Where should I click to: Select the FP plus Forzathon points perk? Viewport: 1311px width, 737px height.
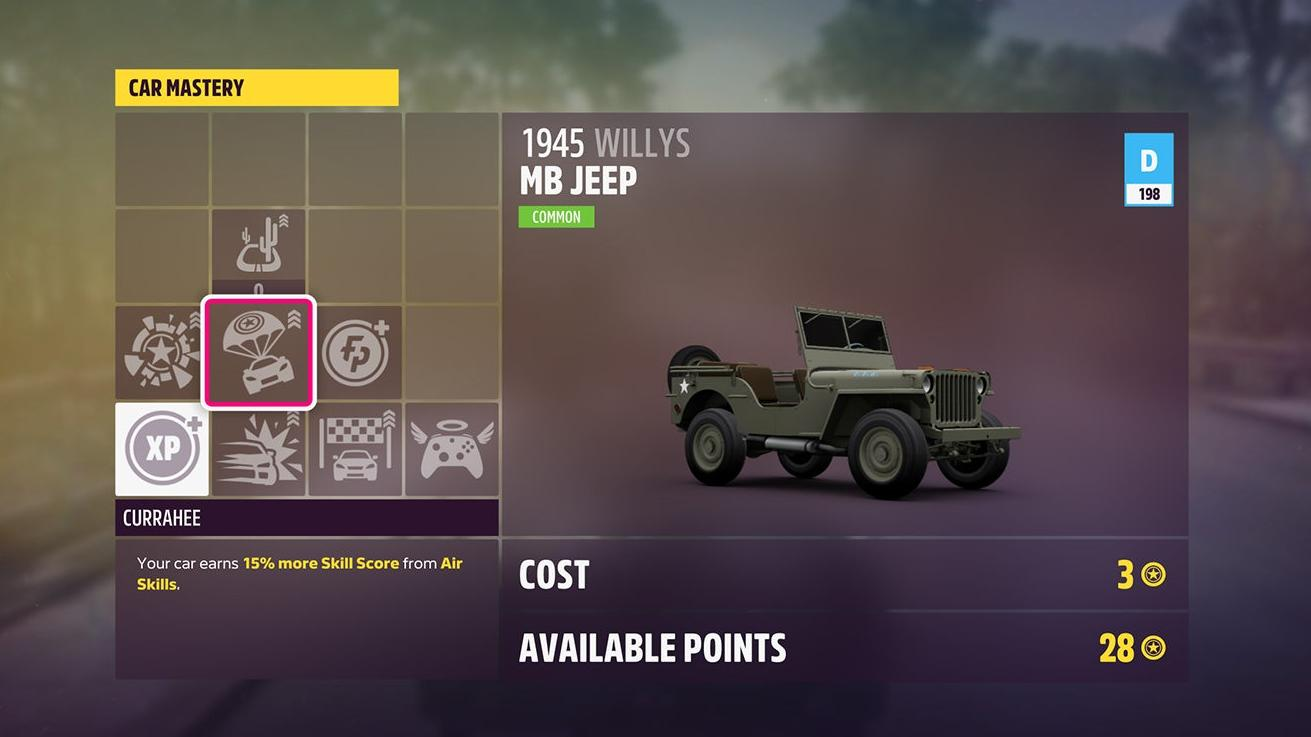355,352
